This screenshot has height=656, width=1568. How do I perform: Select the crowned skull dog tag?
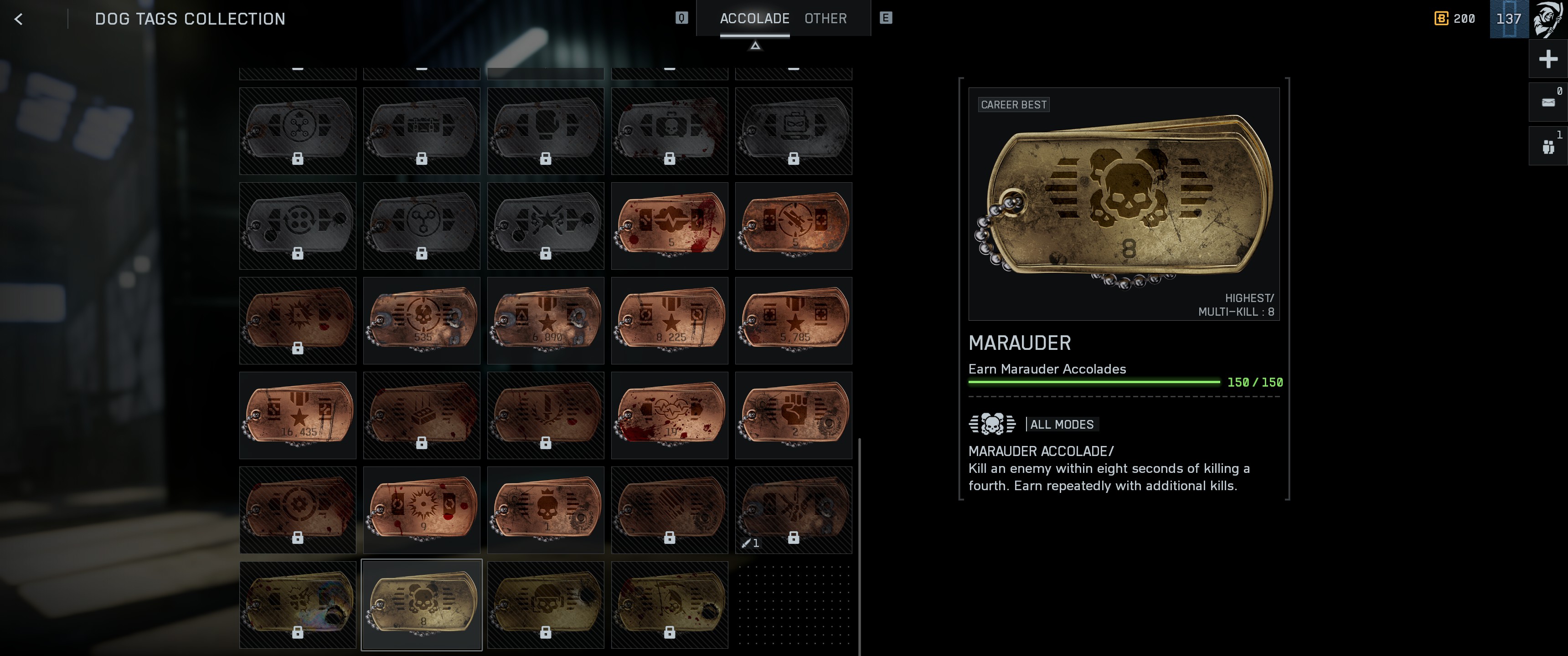click(x=546, y=510)
